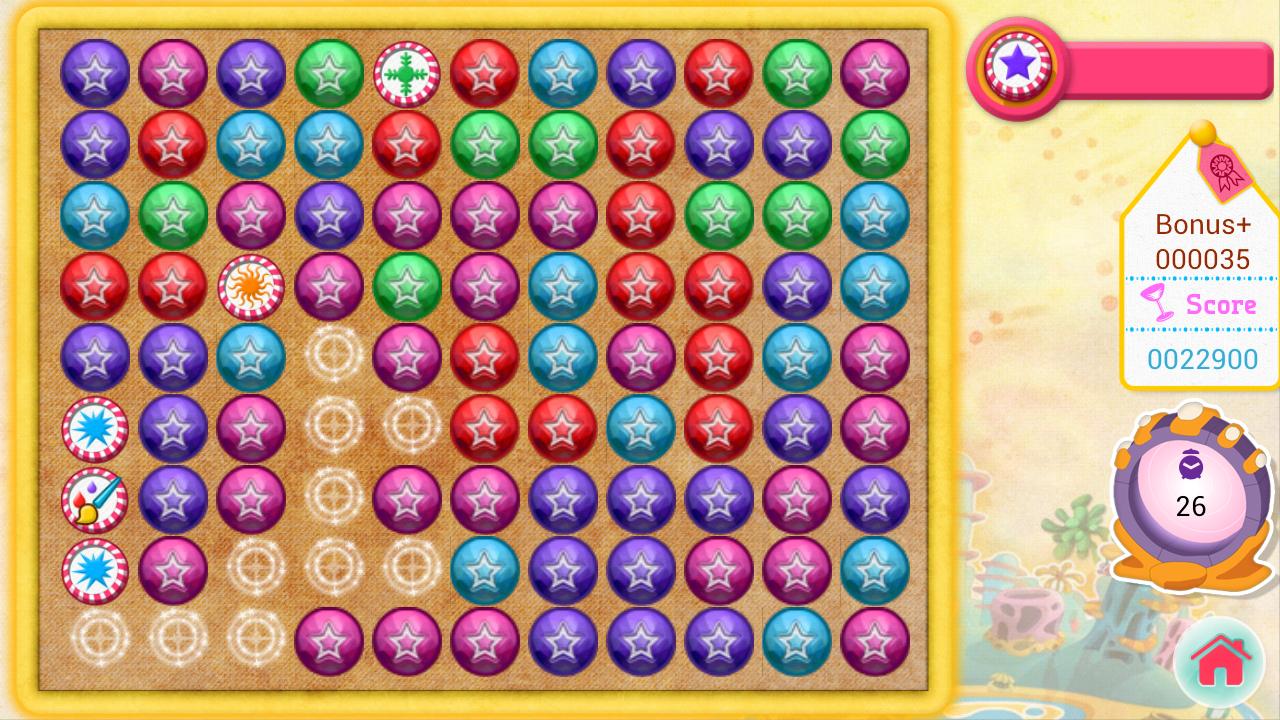Screen dimensions: 1280x720
Task: Click the lower blue starburst bomb candy
Action: (x=95, y=570)
